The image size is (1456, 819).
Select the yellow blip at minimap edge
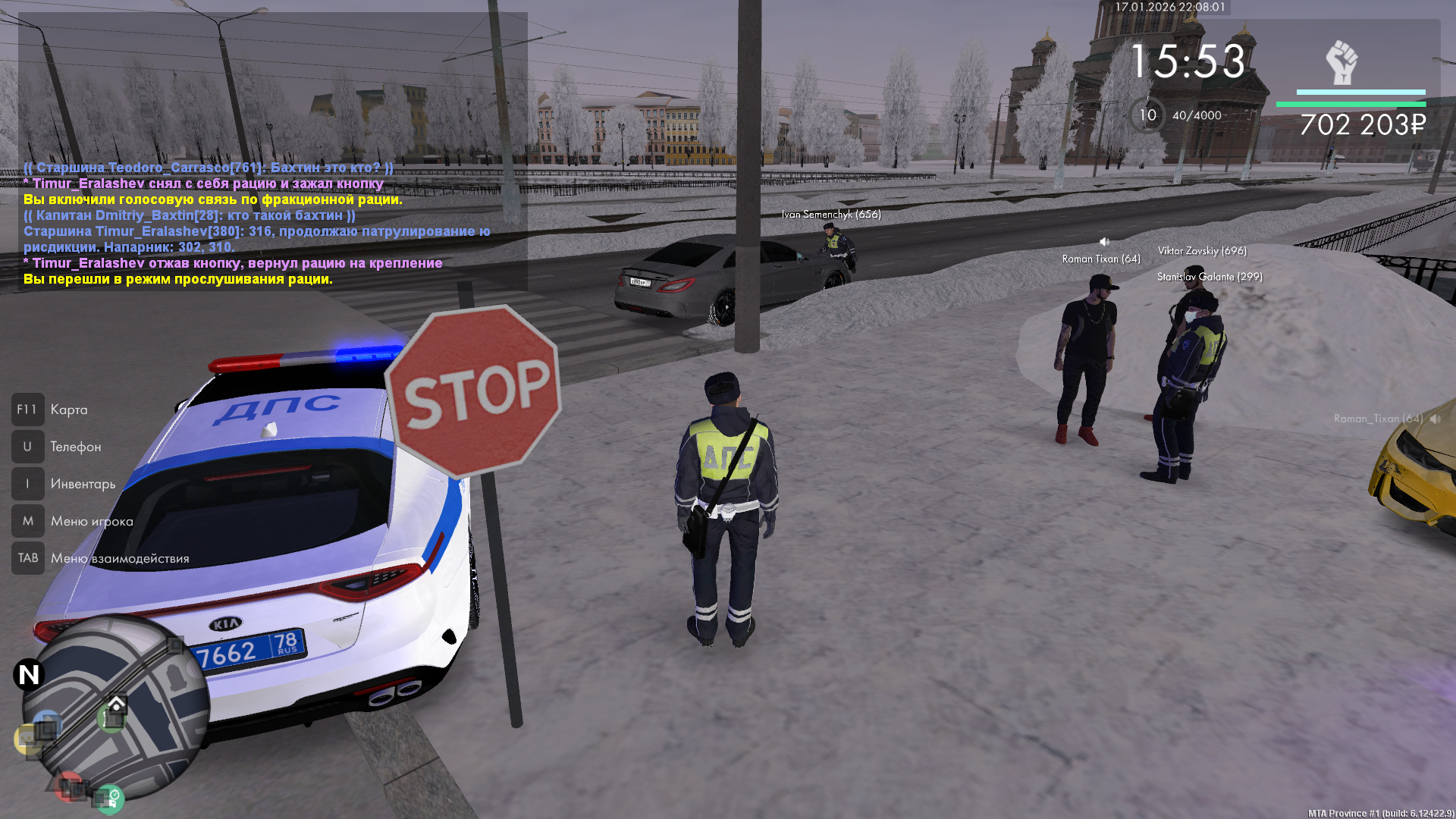[27, 738]
